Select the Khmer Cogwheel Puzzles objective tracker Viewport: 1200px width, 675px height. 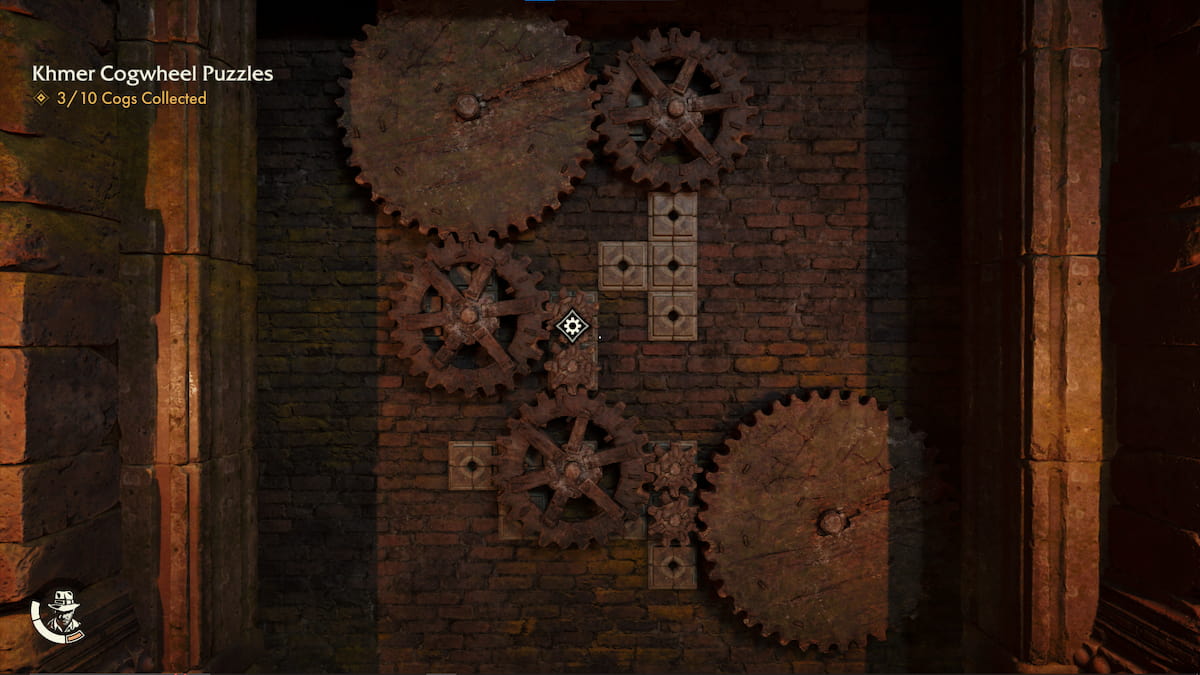point(152,74)
